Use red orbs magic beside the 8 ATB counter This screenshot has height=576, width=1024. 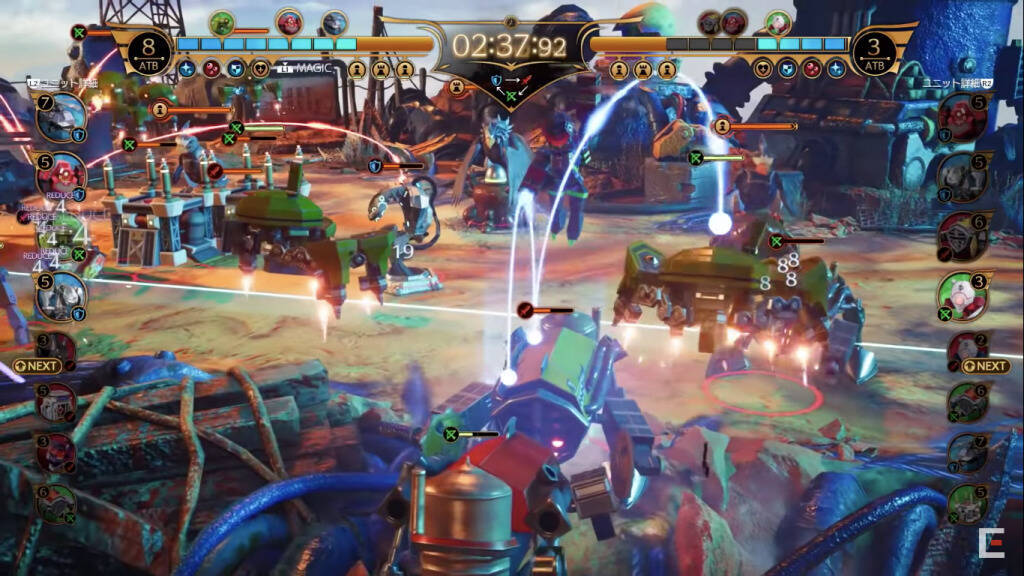click(211, 69)
